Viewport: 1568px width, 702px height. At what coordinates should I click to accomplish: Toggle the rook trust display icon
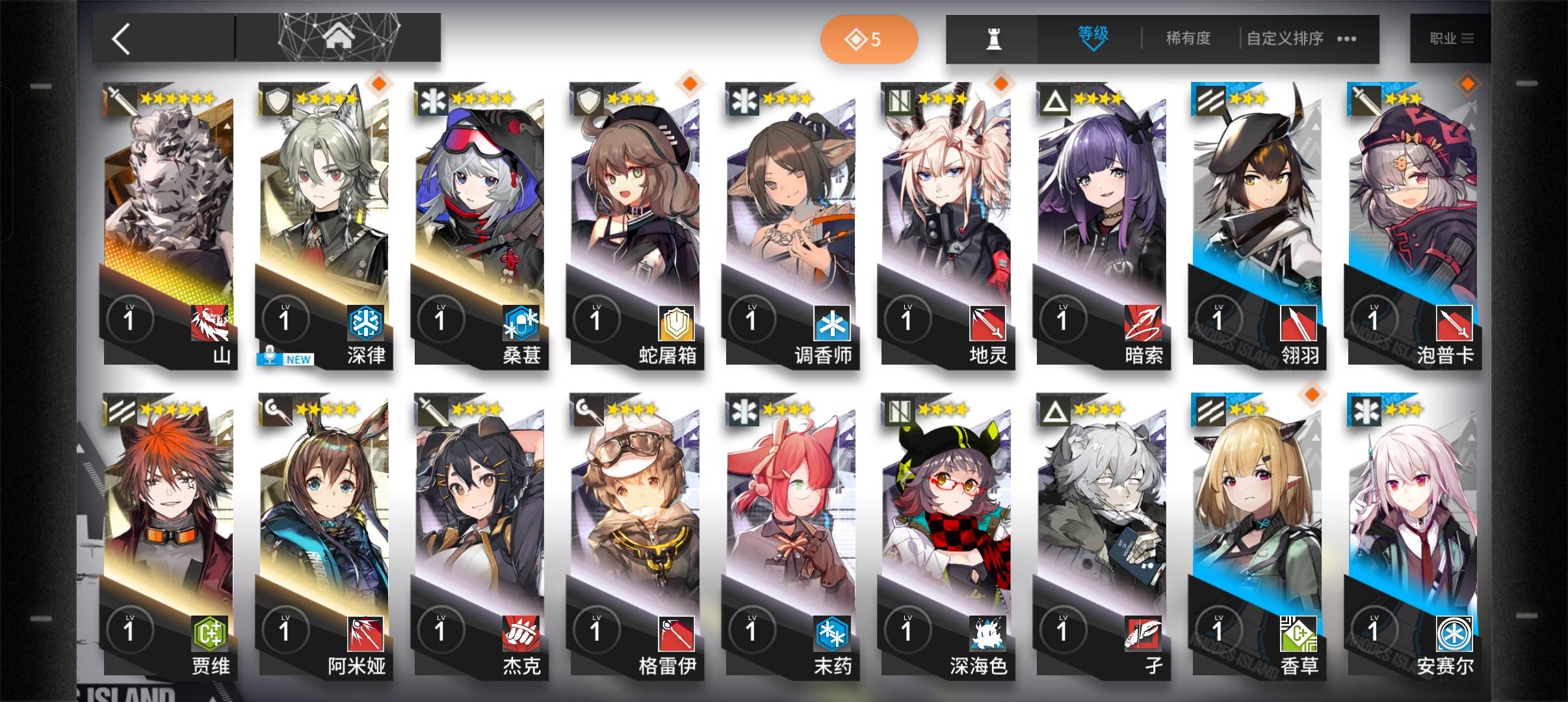tap(995, 38)
